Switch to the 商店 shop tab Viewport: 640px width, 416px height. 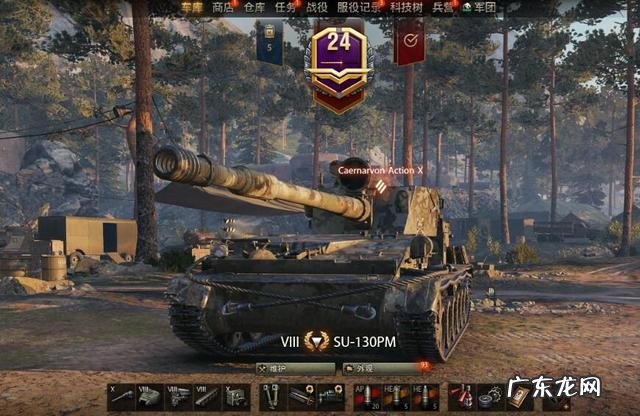(222, 7)
